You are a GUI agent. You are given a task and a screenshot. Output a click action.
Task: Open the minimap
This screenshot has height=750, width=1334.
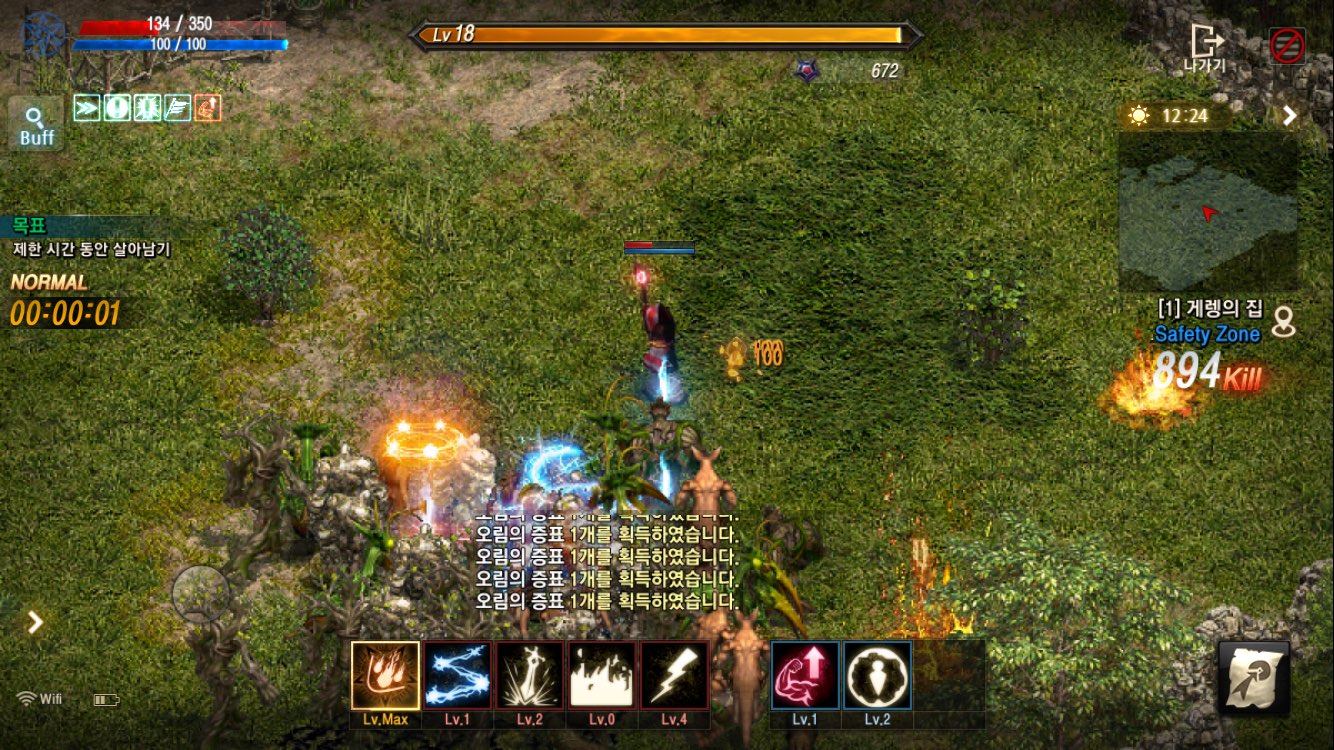click(x=1208, y=212)
